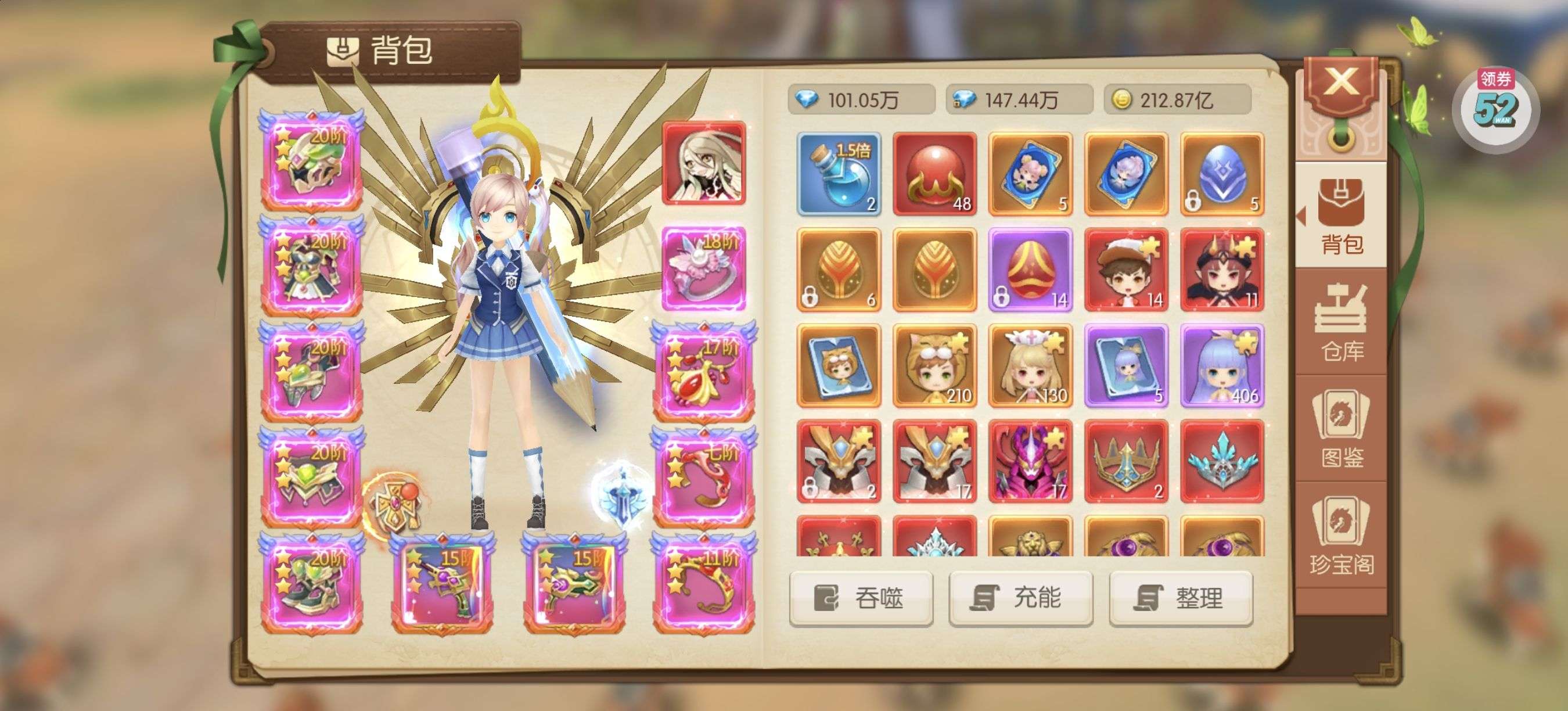Select the 背包 backpack tab
The width and height of the screenshot is (1568, 711).
pos(1342,216)
